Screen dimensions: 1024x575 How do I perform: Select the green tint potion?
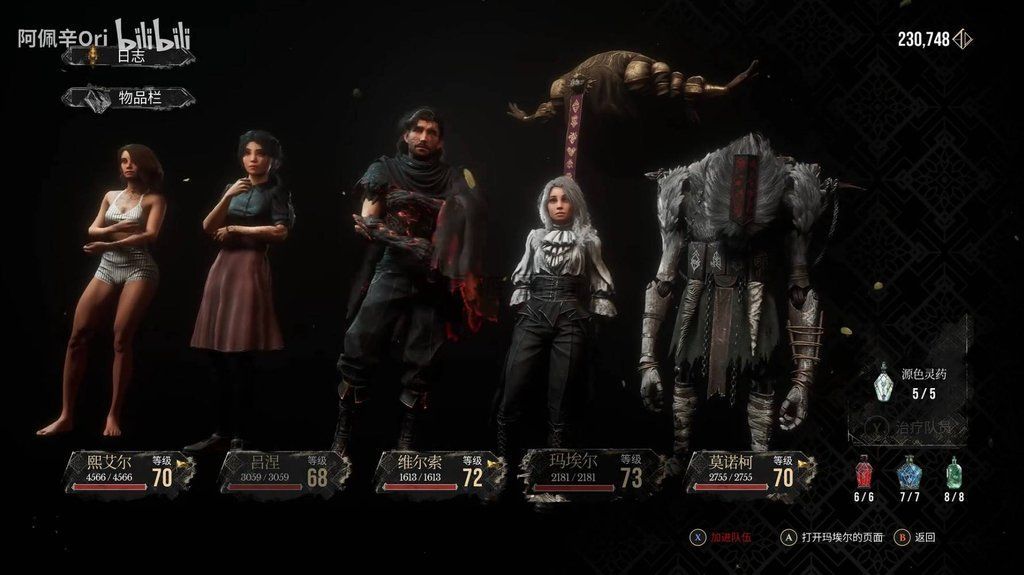[x=954, y=473]
